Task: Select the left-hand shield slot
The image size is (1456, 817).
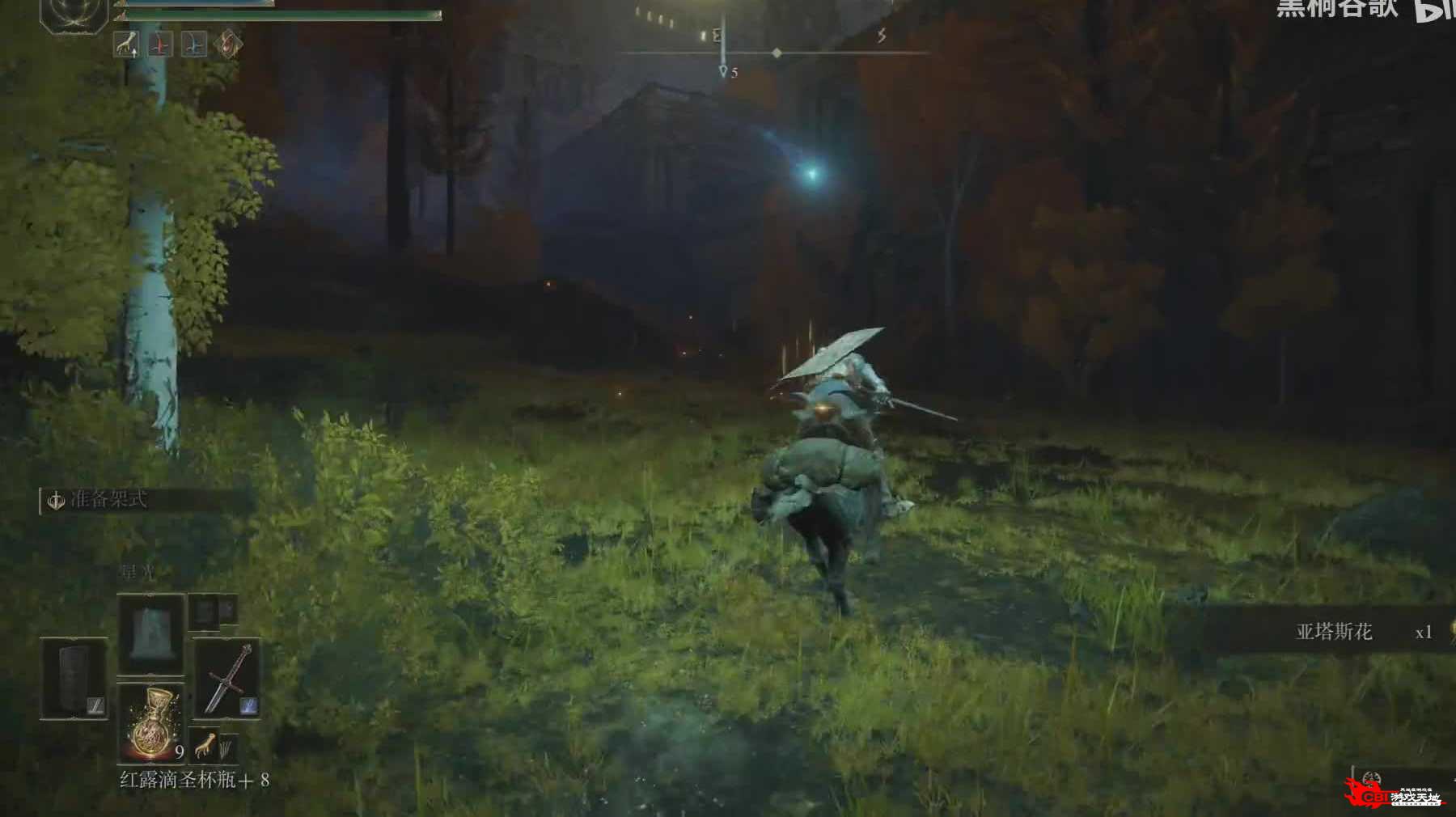Action: (x=74, y=678)
